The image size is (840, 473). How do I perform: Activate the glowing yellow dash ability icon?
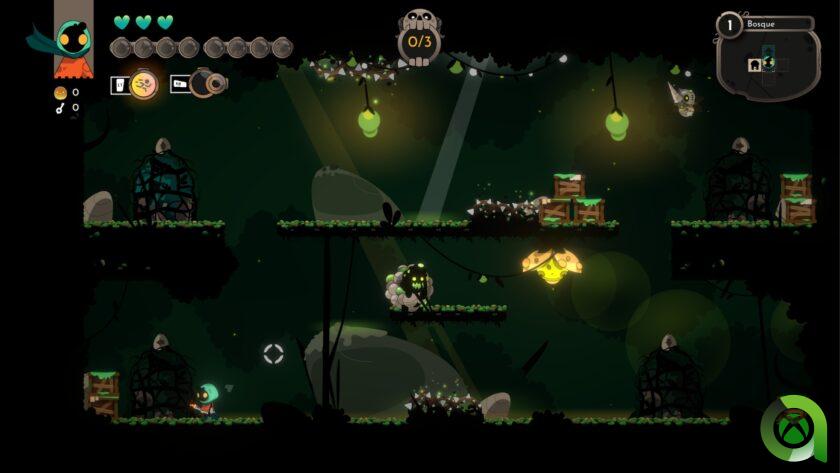144,85
